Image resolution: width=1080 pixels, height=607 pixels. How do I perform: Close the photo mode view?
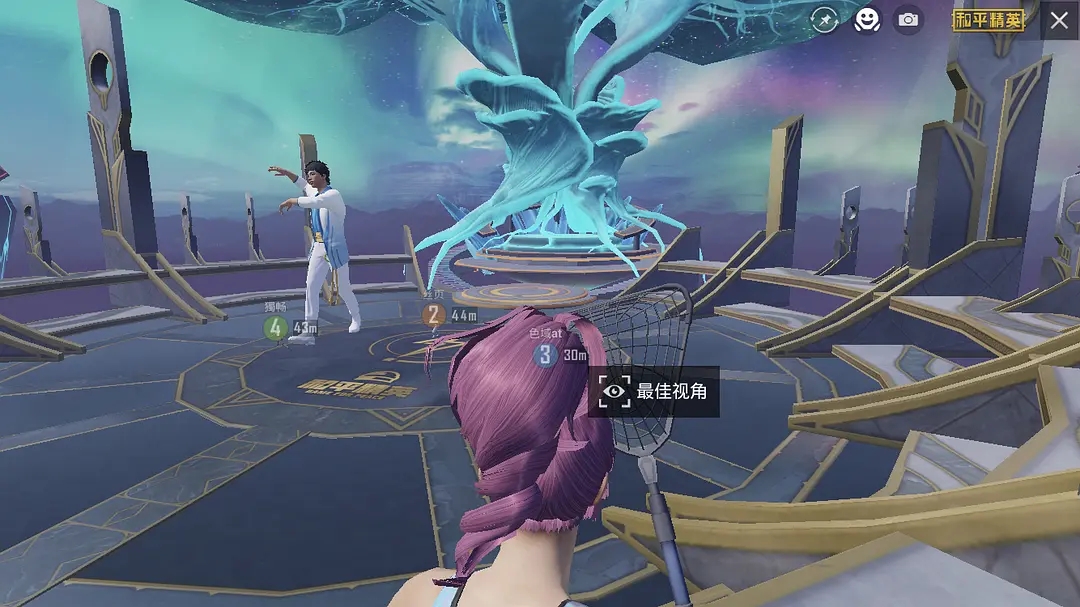(1059, 20)
